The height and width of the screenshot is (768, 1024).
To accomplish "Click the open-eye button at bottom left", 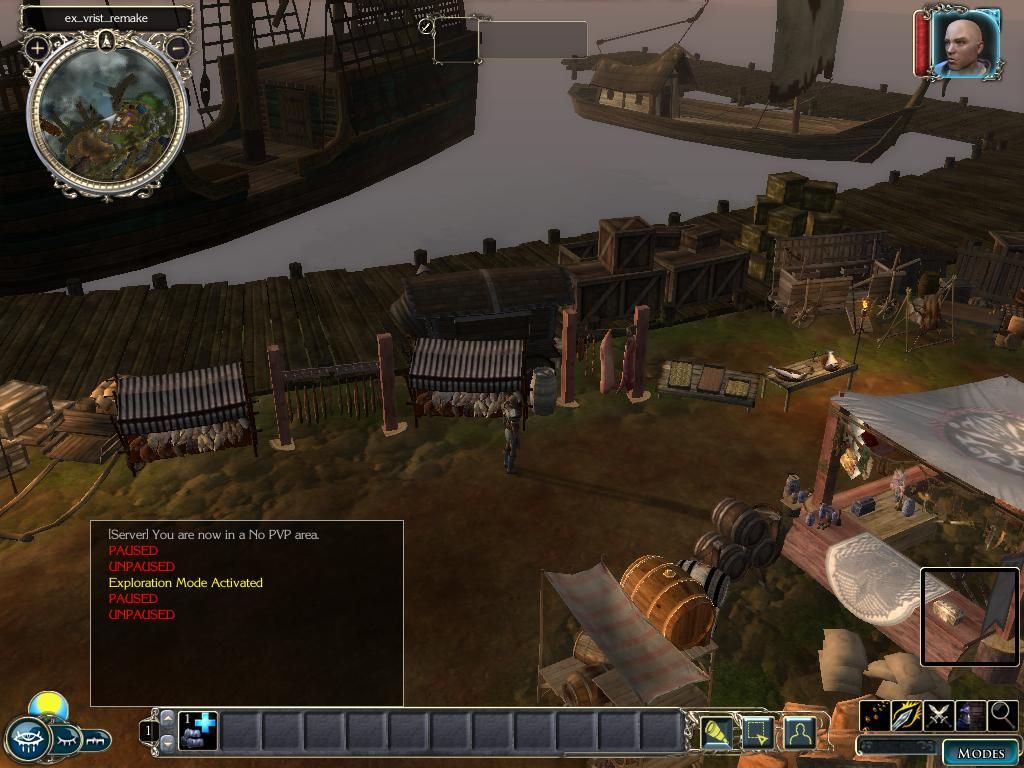I will point(27,740).
